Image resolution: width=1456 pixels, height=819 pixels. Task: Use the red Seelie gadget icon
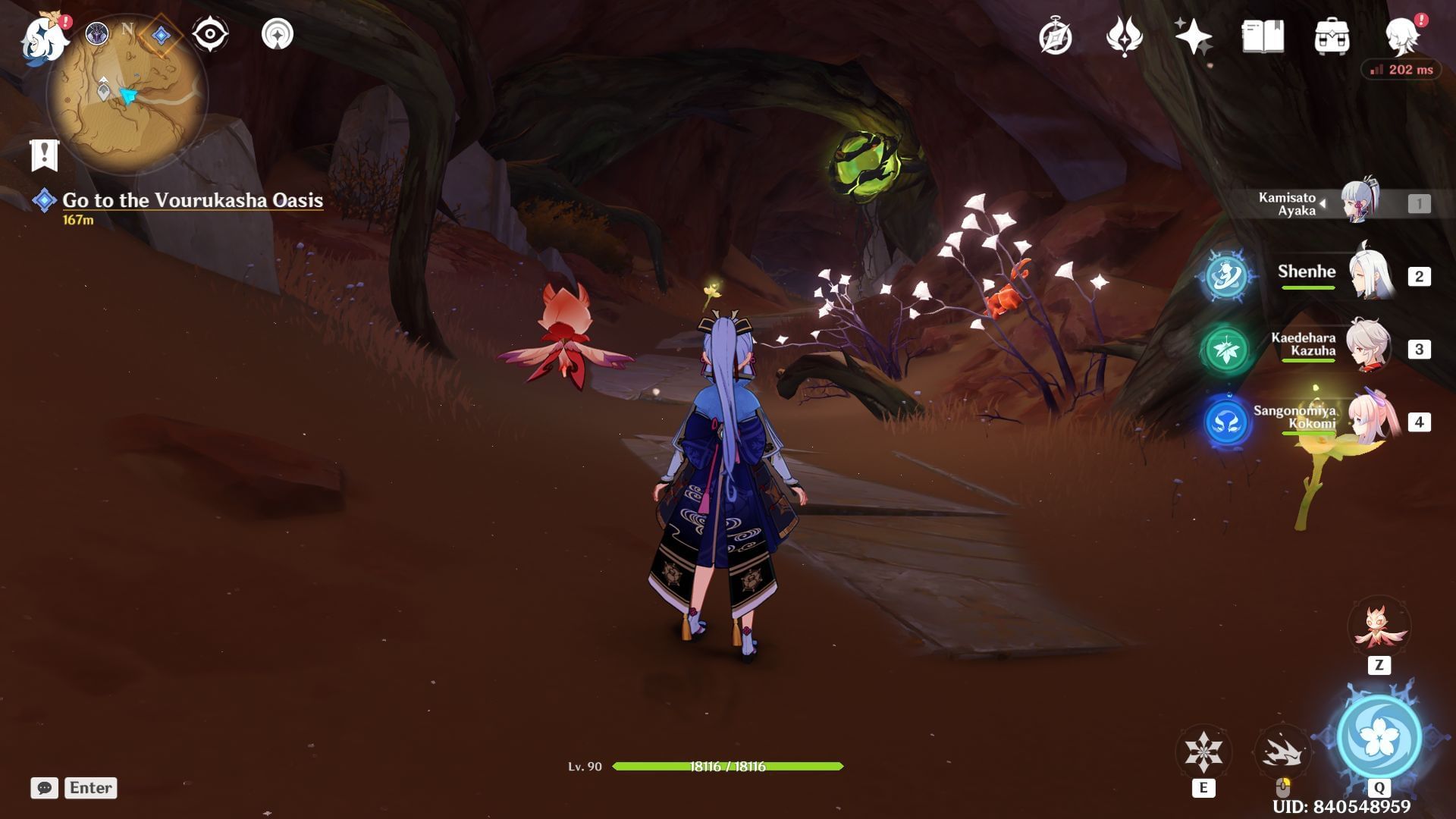pyautogui.click(x=1378, y=628)
